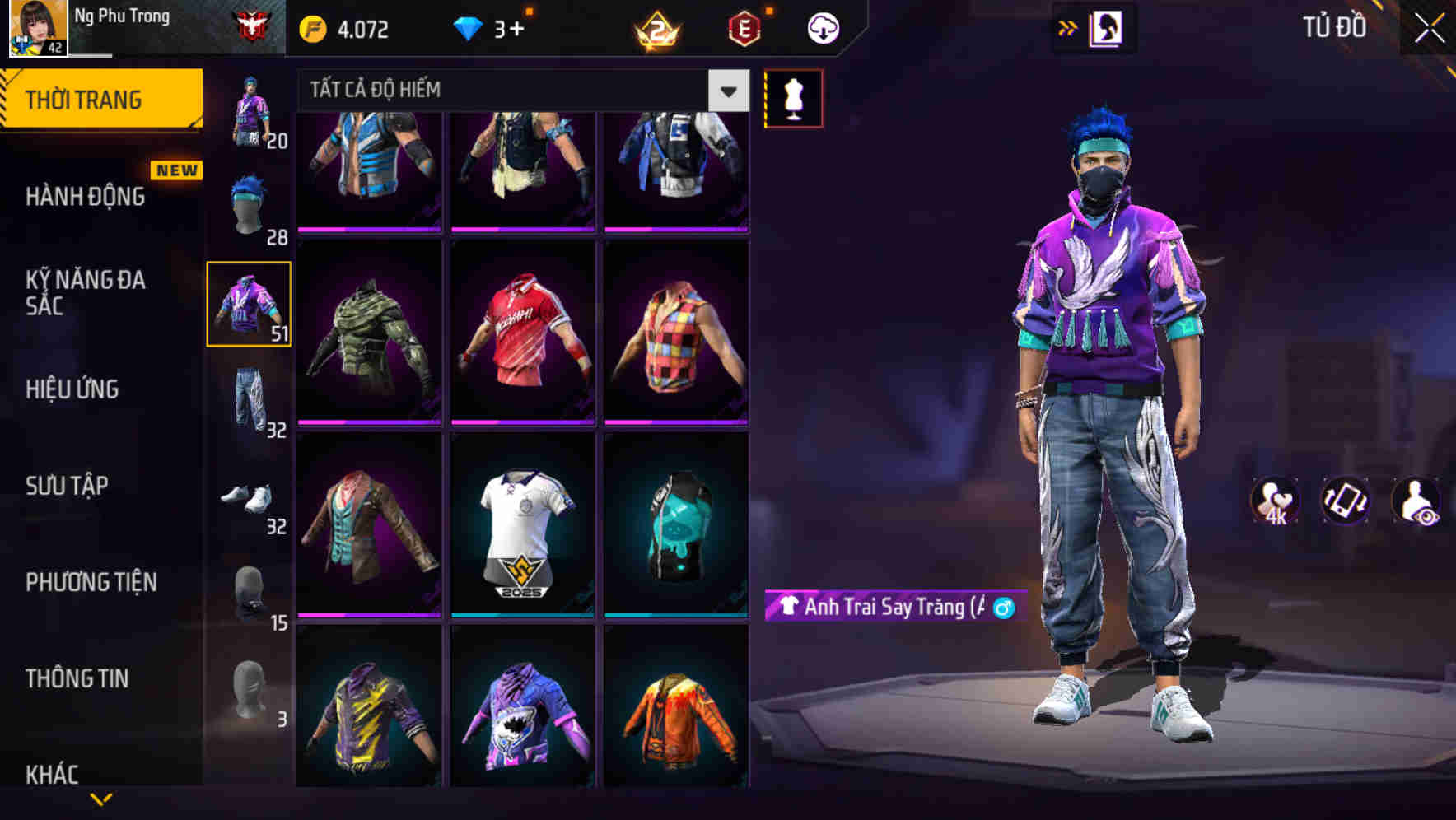Select the mannequin preview icon
The width and height of the screenshot is (1456, 820).
(x=793, y=97)
